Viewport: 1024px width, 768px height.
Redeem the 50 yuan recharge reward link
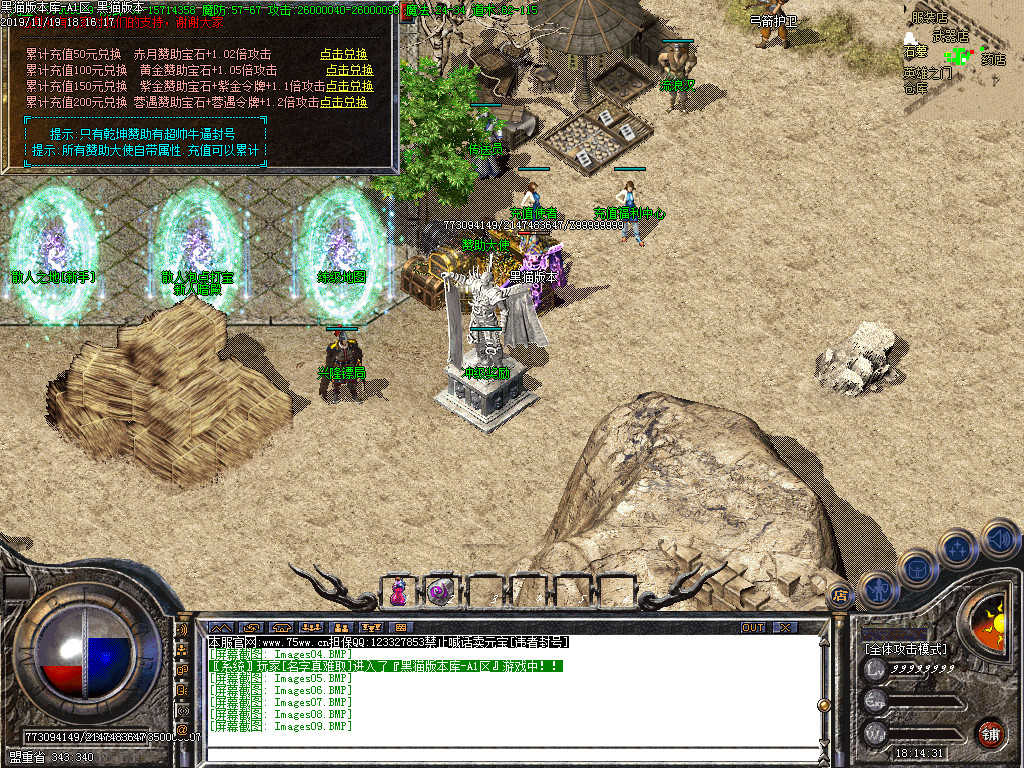coord(343,54)
